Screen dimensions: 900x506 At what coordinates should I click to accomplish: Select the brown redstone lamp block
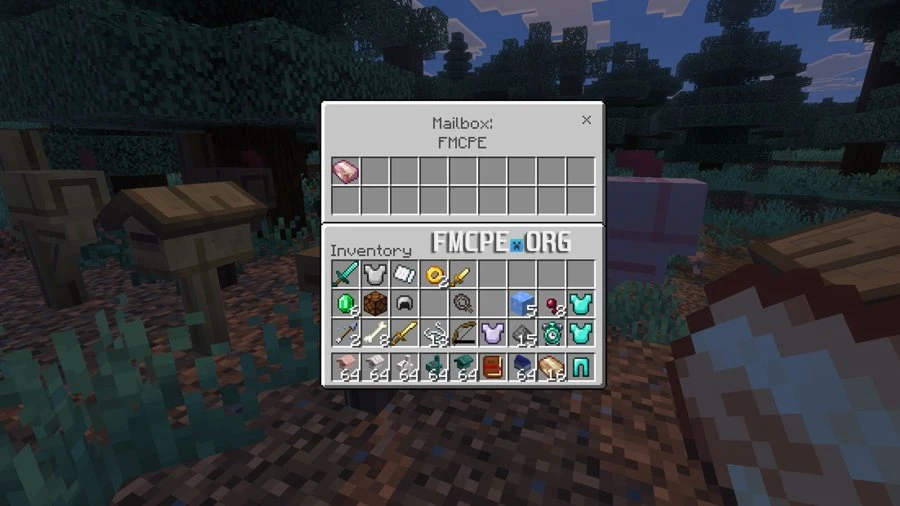(x=375, y=304)
